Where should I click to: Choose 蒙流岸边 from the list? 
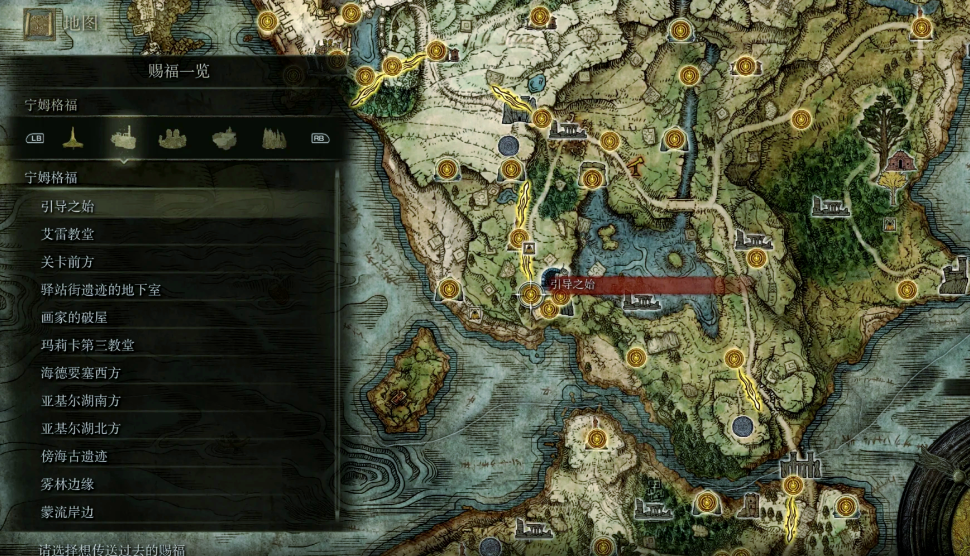(68, 512)
